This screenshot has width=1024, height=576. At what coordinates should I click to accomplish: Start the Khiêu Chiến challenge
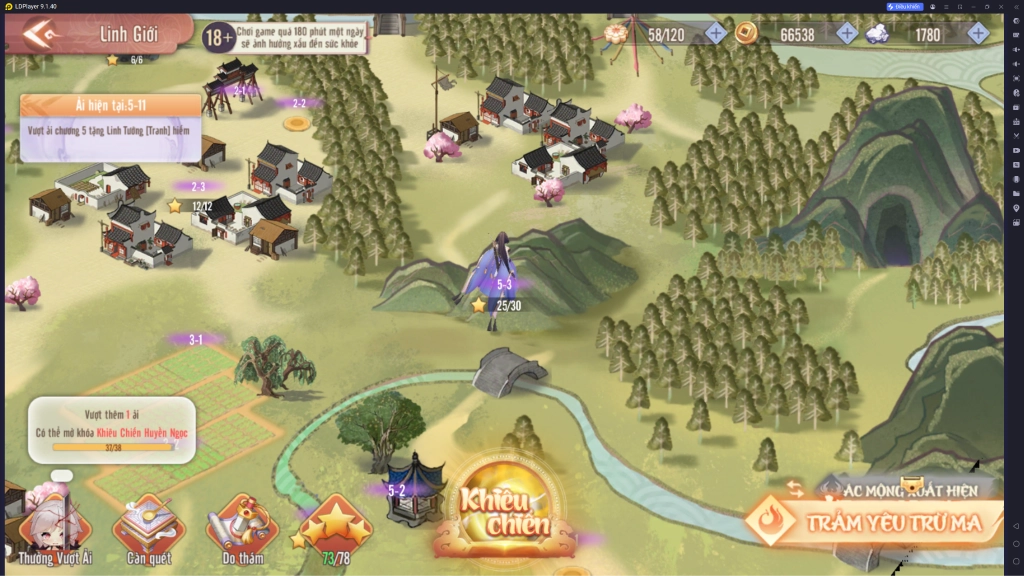tap(505, 512)
